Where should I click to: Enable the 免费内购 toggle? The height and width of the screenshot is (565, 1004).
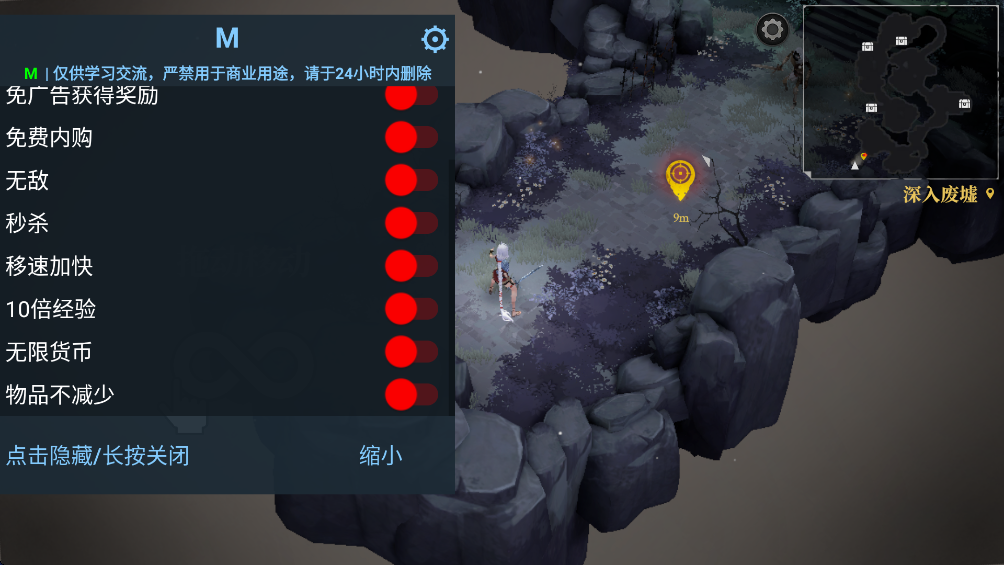click(x=411, y=137)
